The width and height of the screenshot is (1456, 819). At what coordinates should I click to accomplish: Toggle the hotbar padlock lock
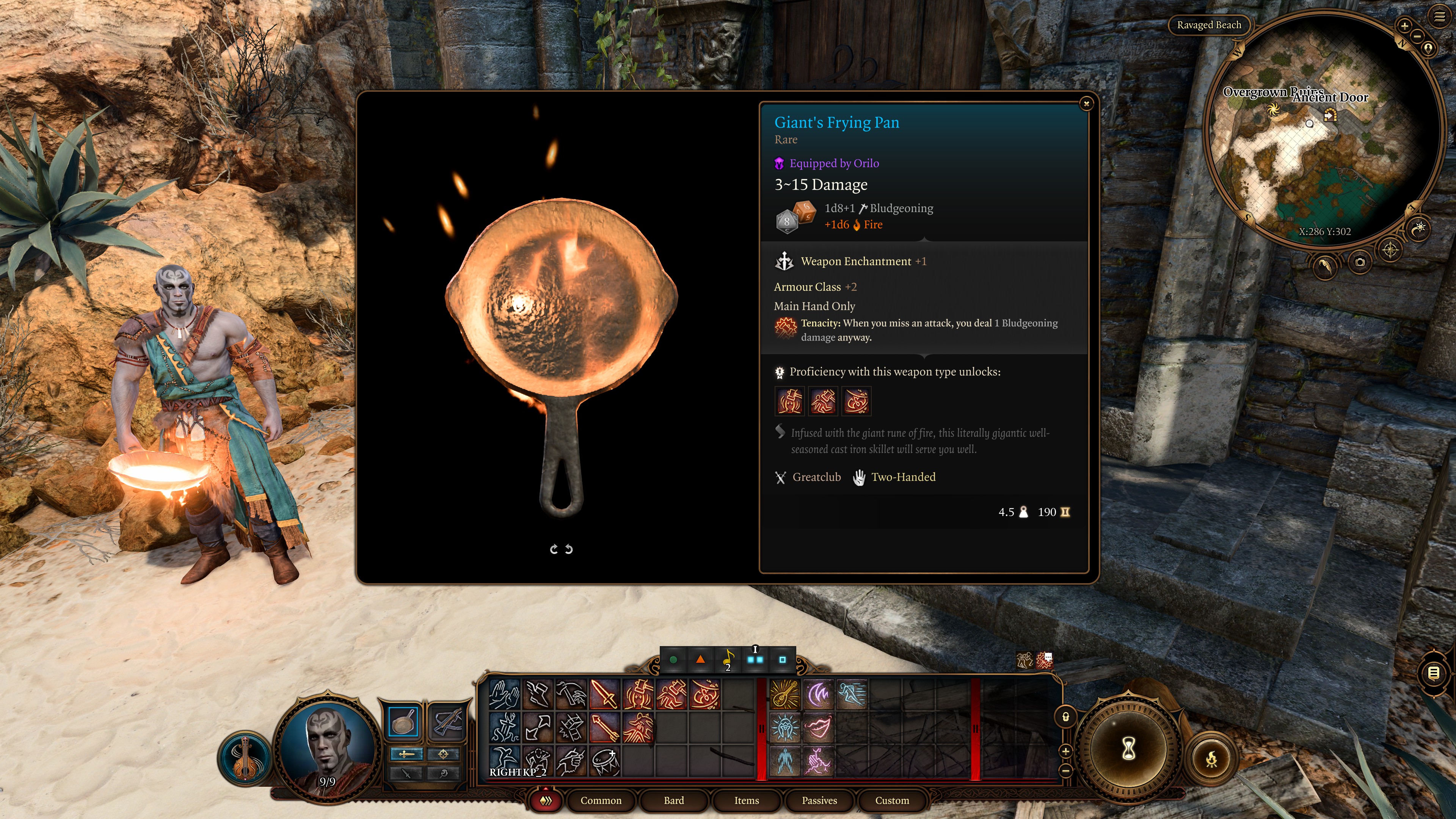point(1065,717)
